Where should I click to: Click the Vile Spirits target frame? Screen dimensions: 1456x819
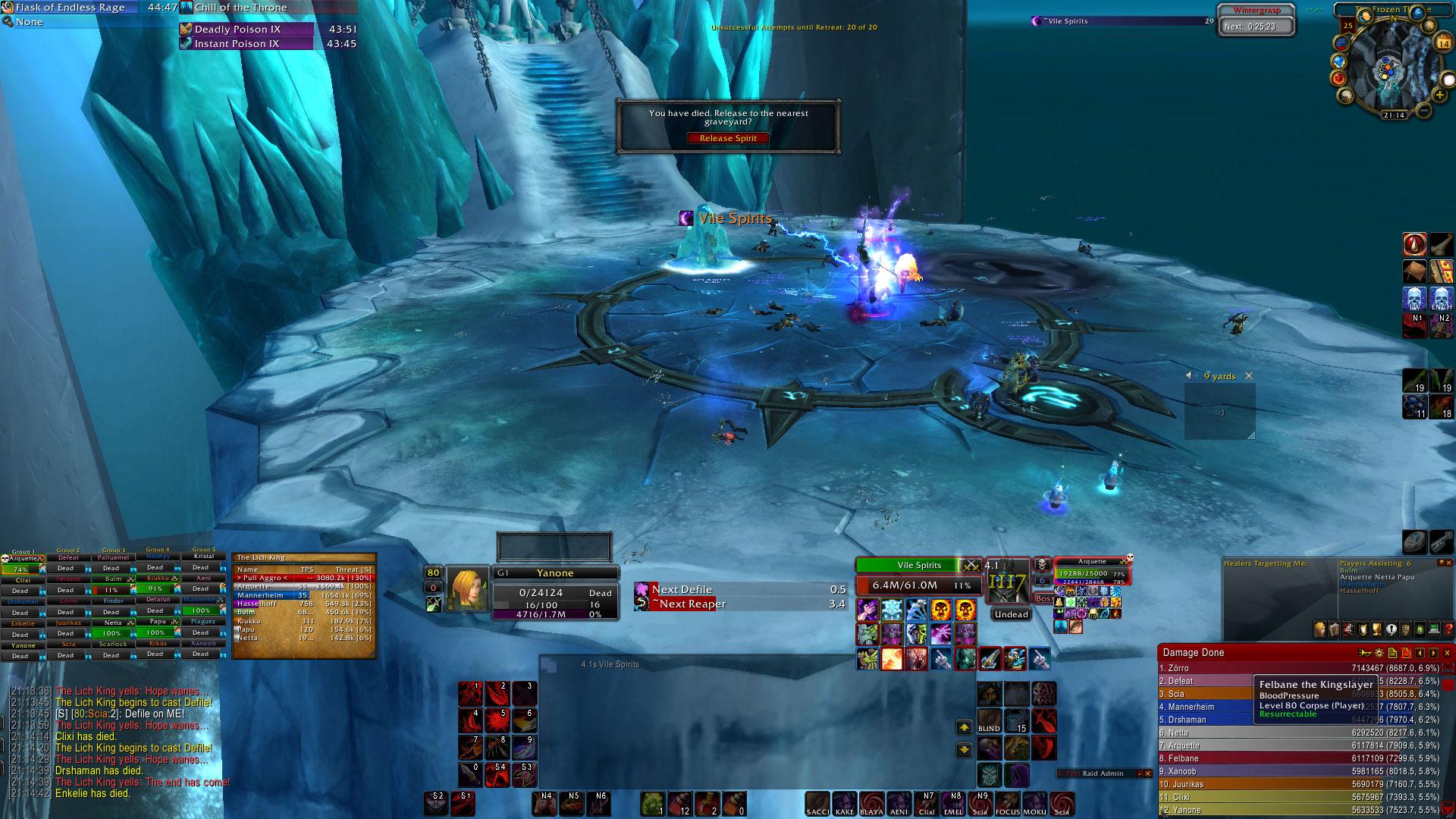coord(919,566)
